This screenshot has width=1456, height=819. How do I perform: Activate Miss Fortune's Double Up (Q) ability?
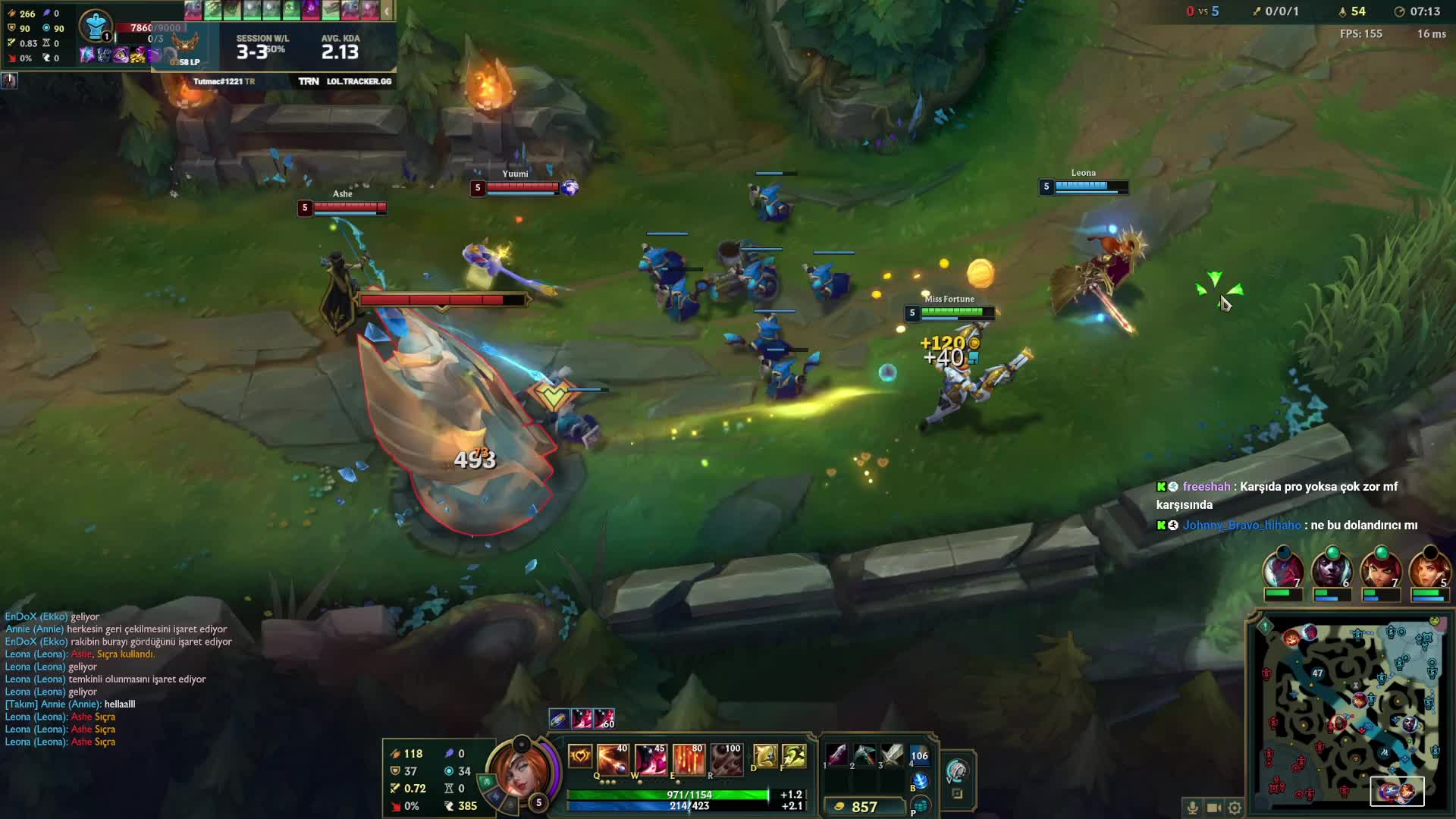point(613,759)
